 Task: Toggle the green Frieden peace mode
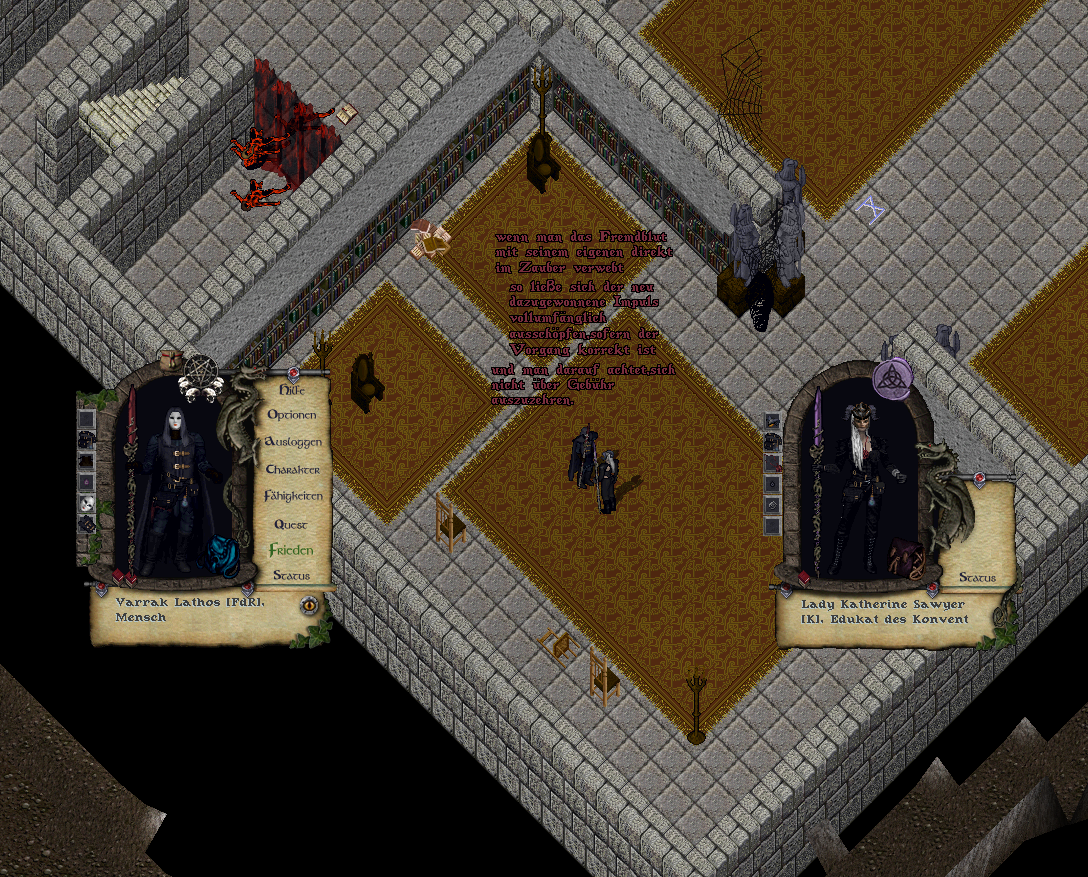click(x=291, y=550)
